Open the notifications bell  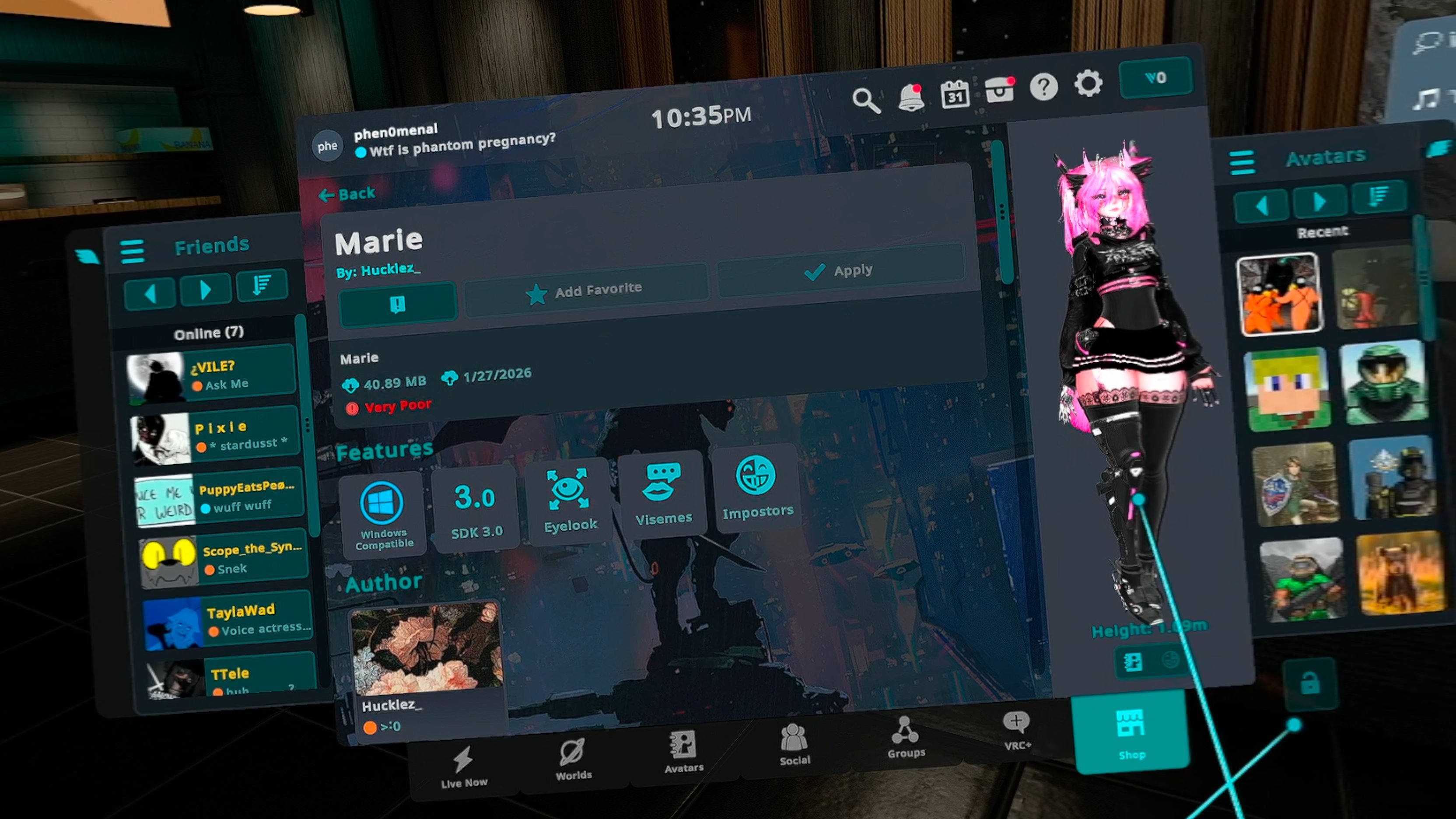pyautogui.click(x=910, y=97)
